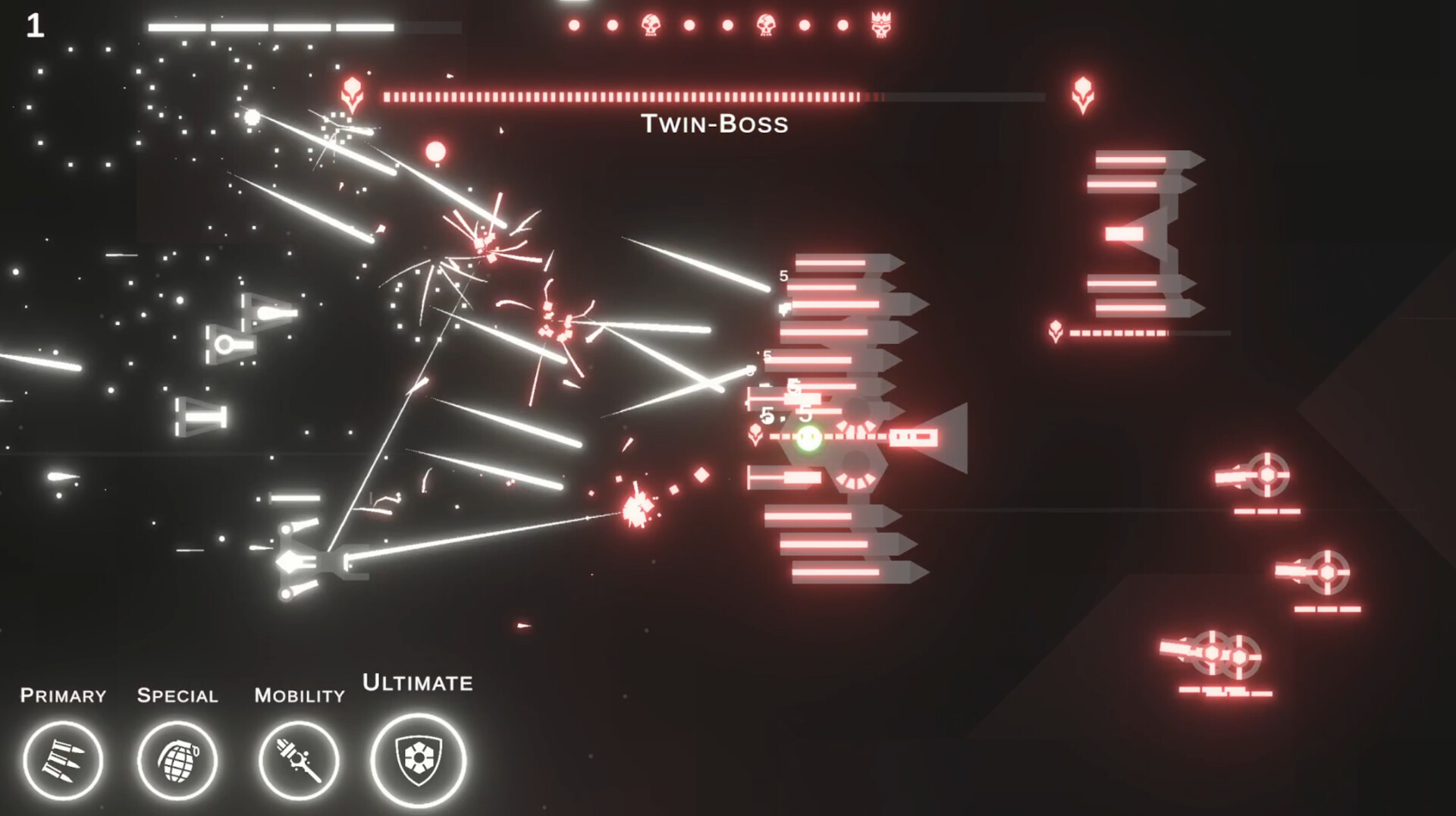
Task: Expand the small red dashed bar near the right ship
Action: 1119,331
